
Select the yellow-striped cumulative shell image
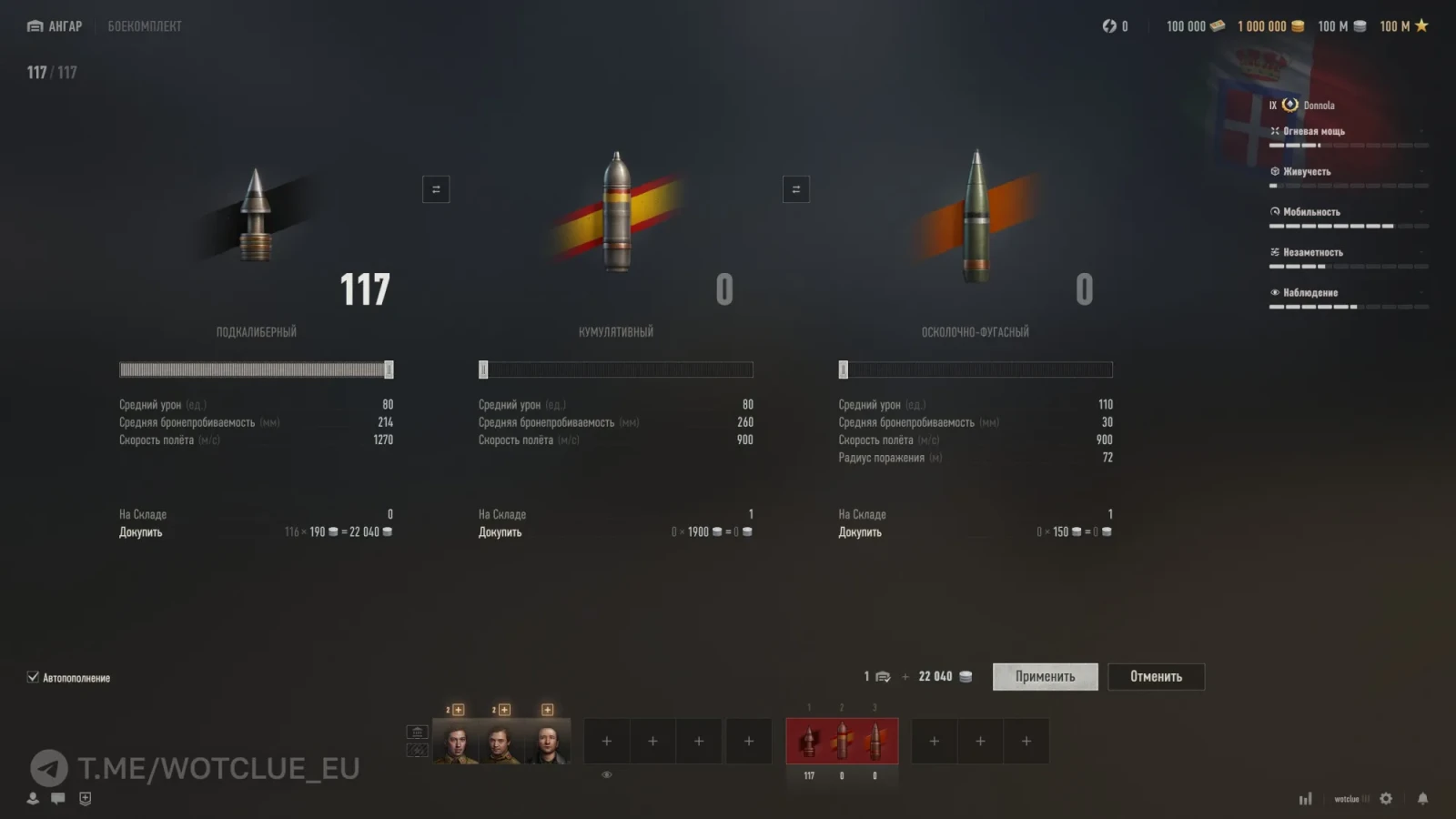click(x=617, y=211)
